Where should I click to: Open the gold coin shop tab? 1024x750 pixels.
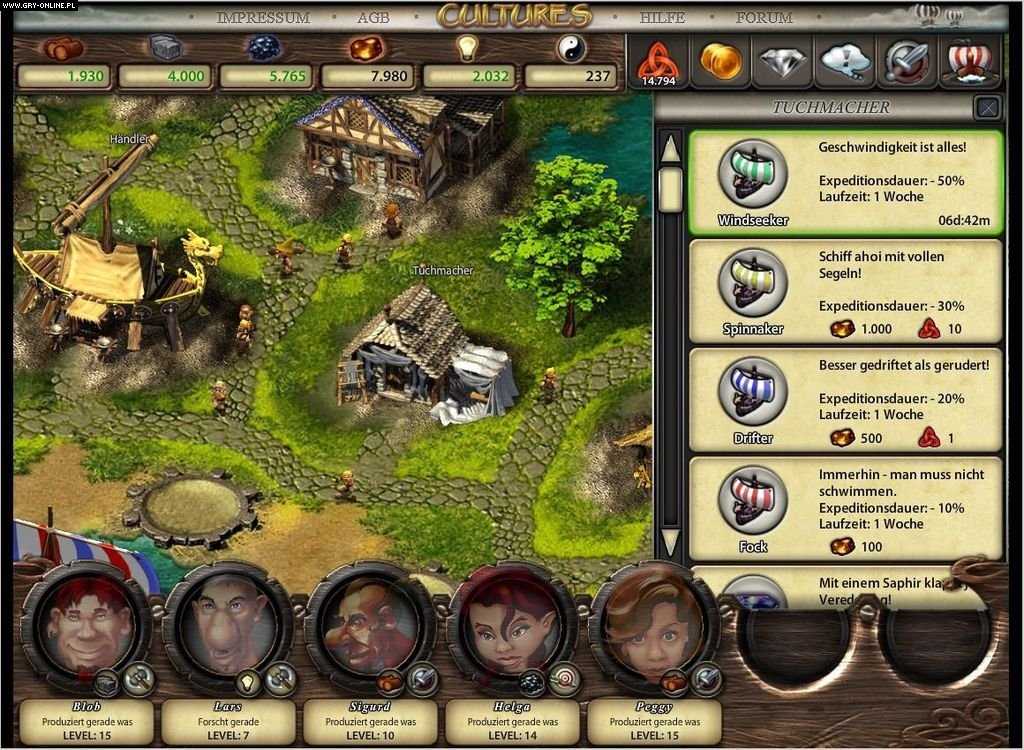[x=720, y=62]
